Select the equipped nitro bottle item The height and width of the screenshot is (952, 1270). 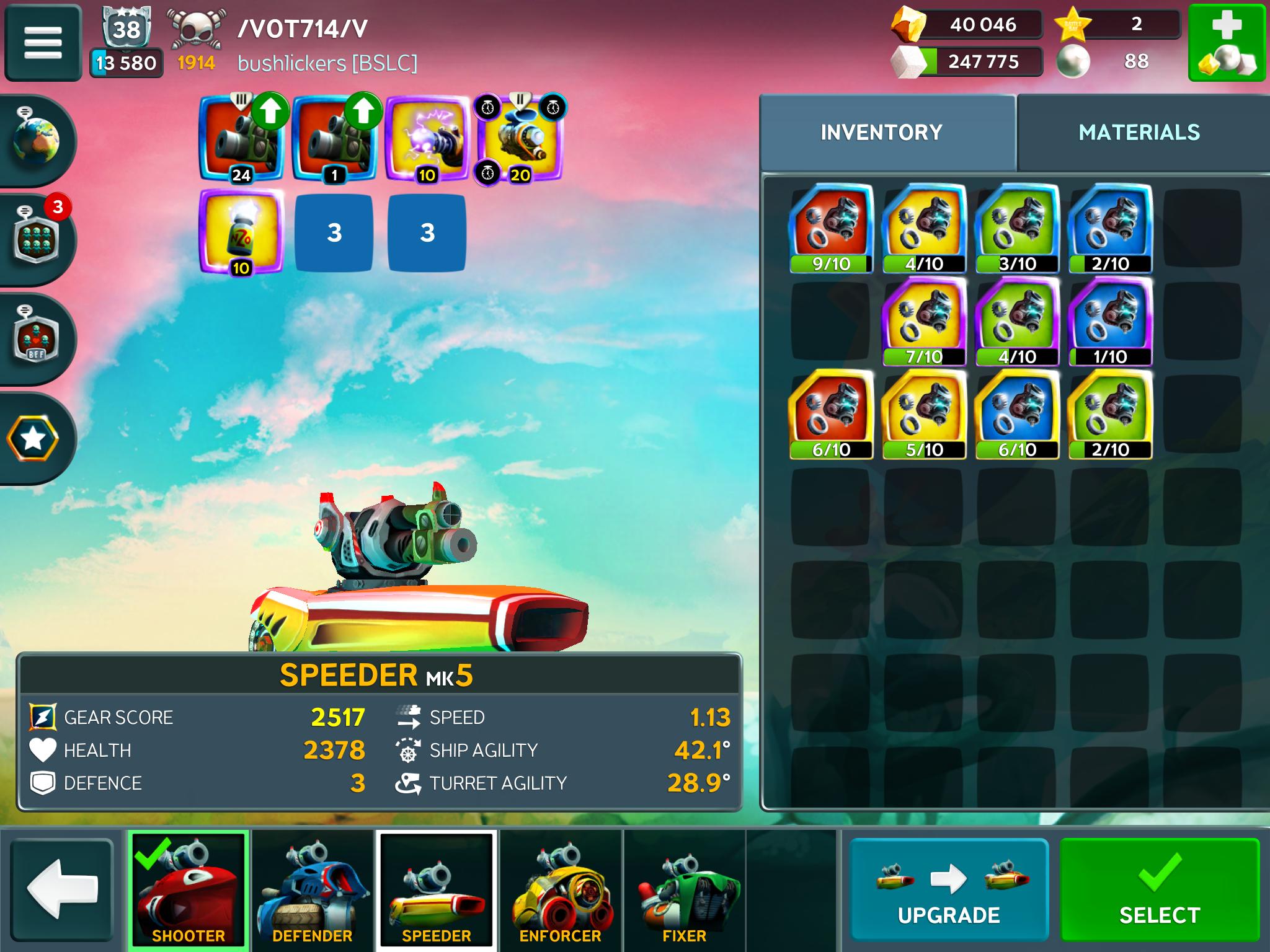coord(241,232)
